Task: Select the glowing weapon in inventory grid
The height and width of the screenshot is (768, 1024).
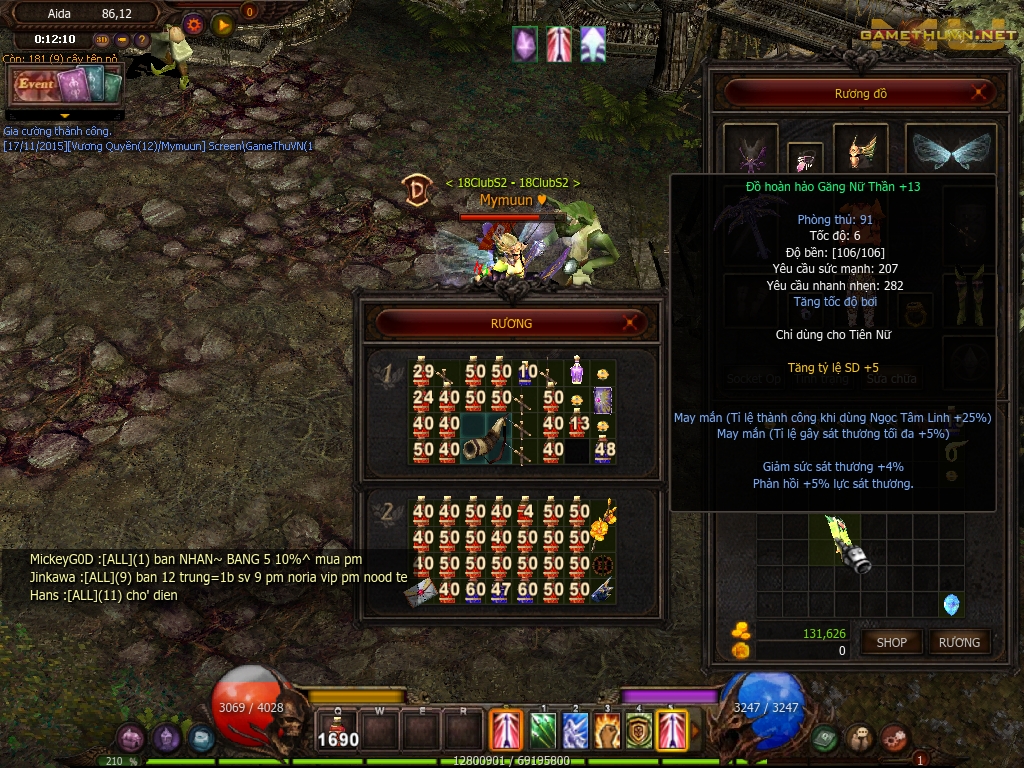Action: (847, 545)
